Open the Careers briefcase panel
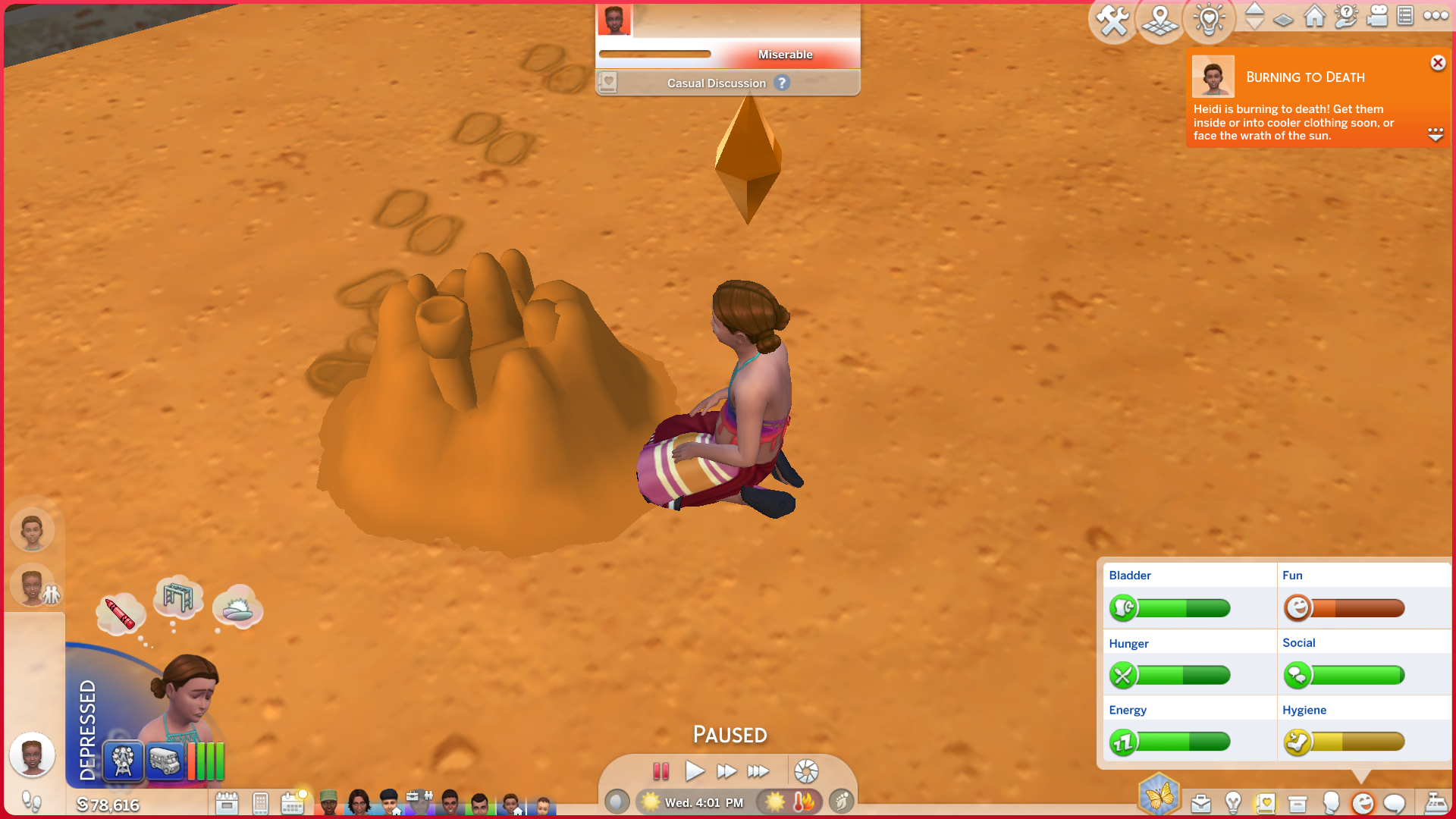 coord(1200,803)
